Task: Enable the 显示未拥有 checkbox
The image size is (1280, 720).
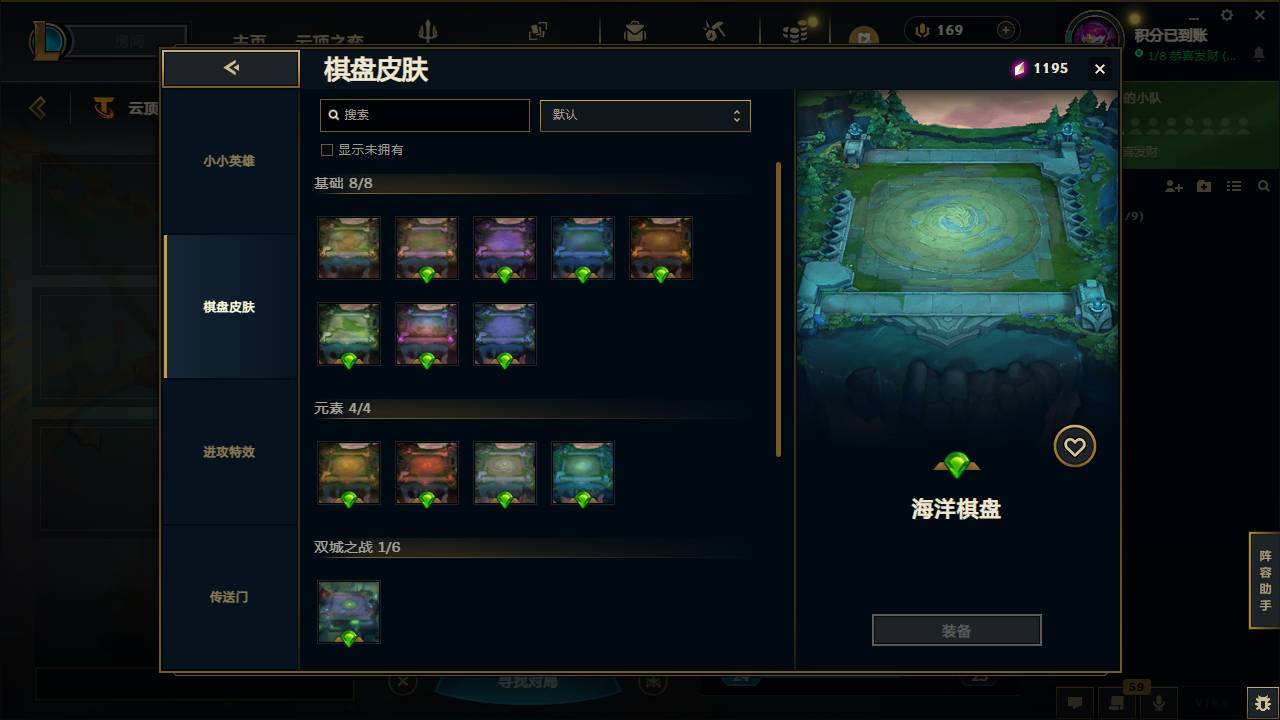Action: (326, 148)
